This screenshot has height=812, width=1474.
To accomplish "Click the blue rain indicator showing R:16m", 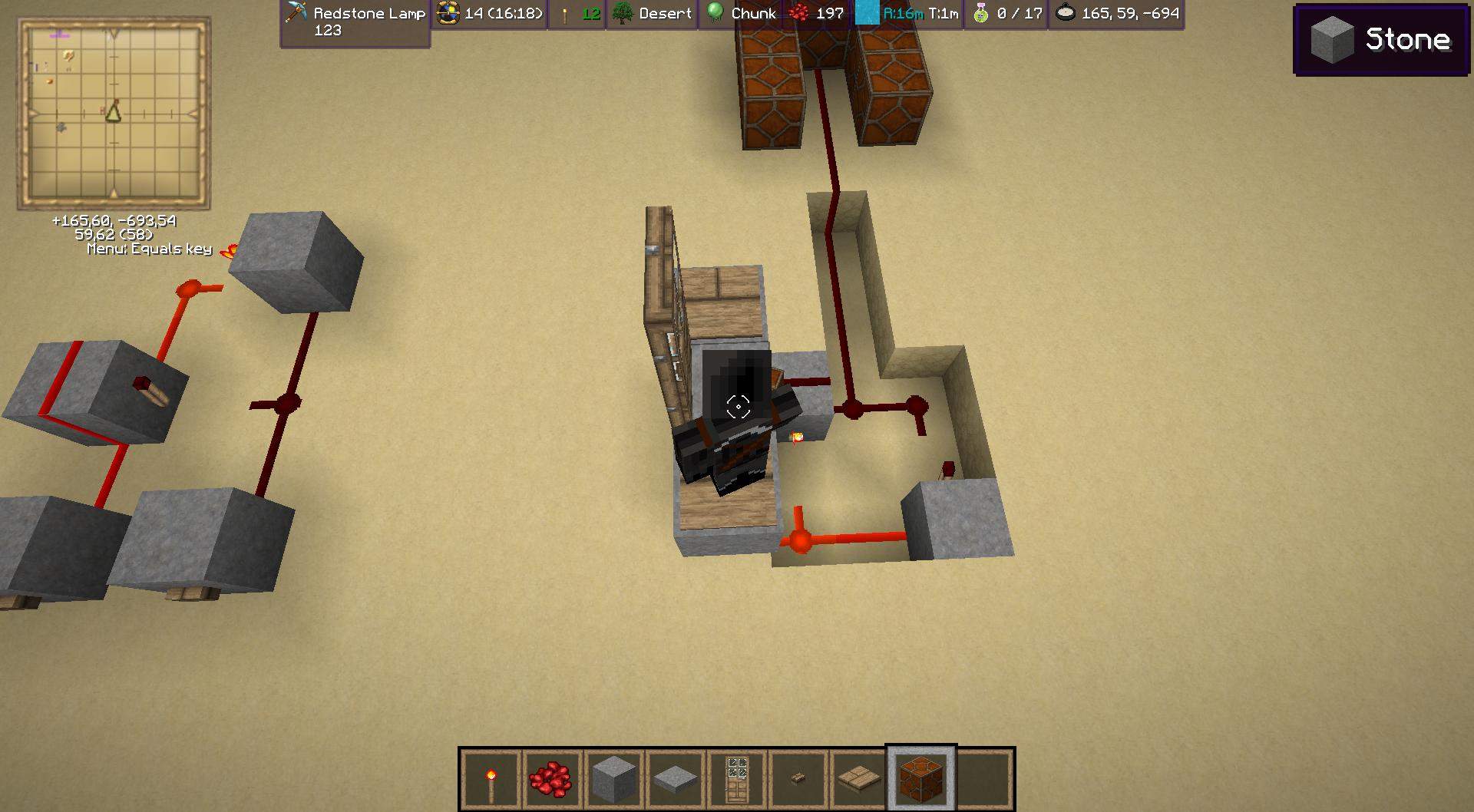I will pos(868,13).
